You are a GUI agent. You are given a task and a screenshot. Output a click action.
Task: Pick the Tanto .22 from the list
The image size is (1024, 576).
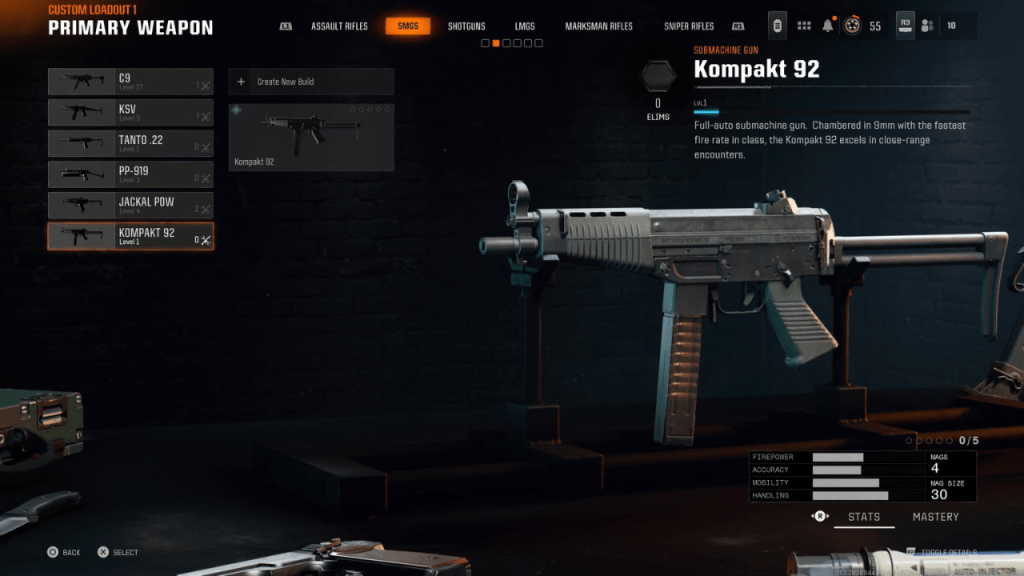point(130,143)
